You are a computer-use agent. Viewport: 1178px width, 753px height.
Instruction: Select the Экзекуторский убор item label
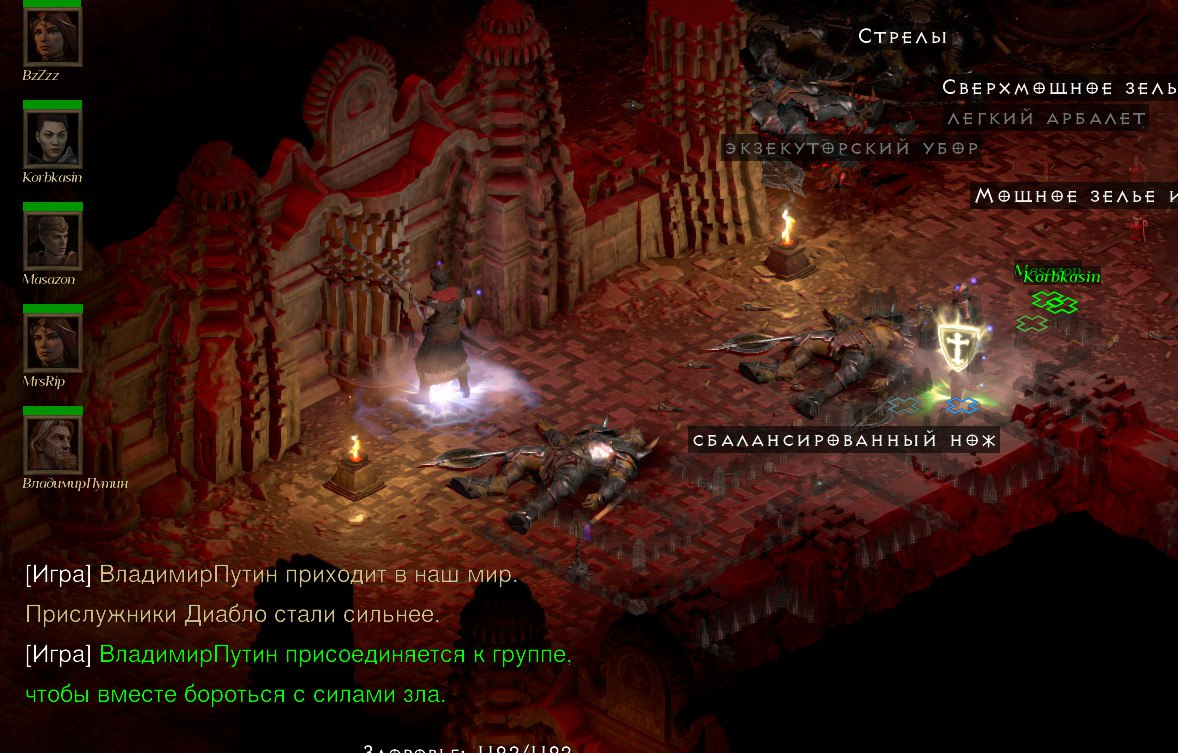852,148
